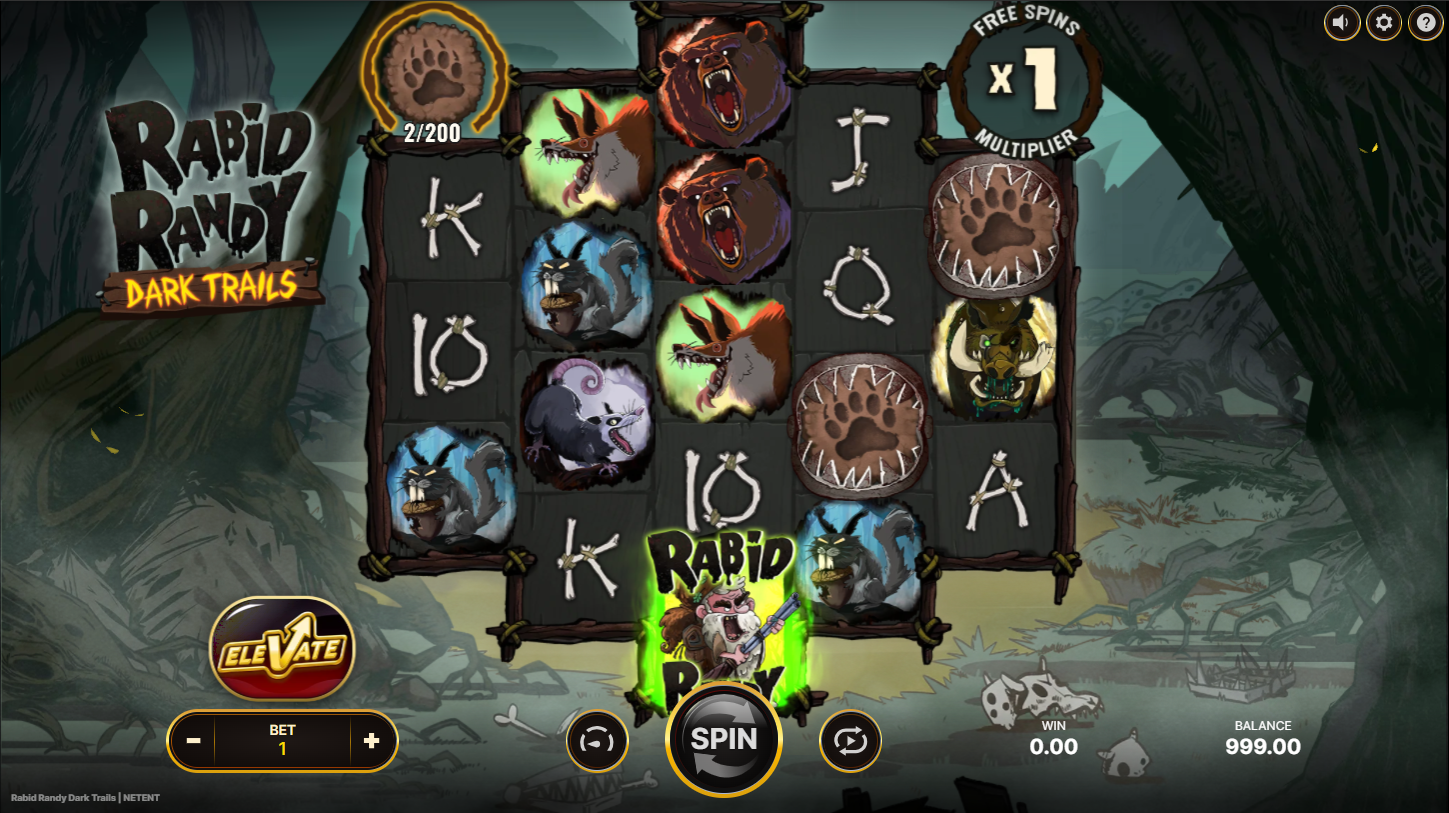Increase the bet with the plus button
This screenshot has width=1449, height=813.
click(x=372, y=741)
